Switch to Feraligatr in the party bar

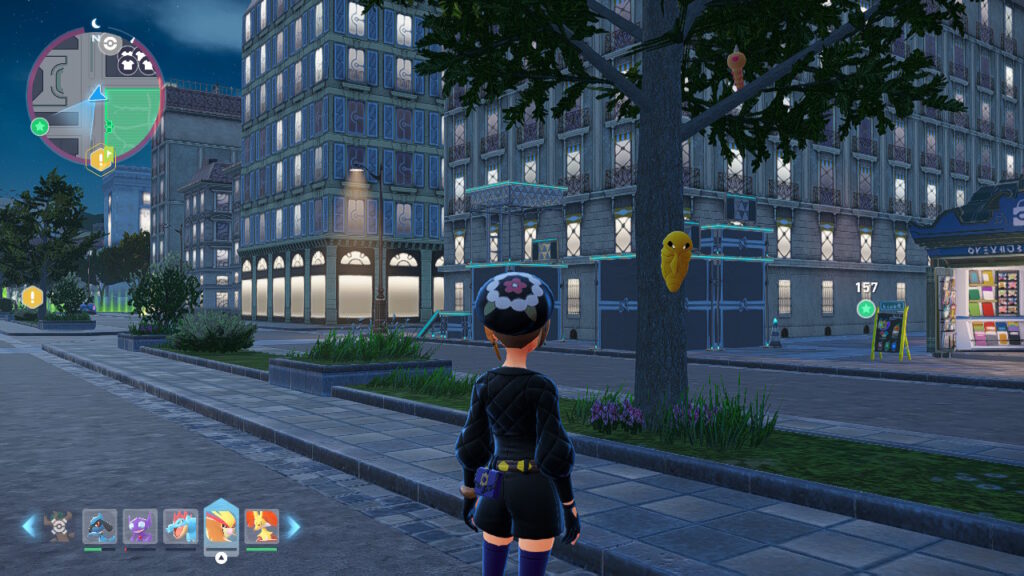click(x=180, y=525)
